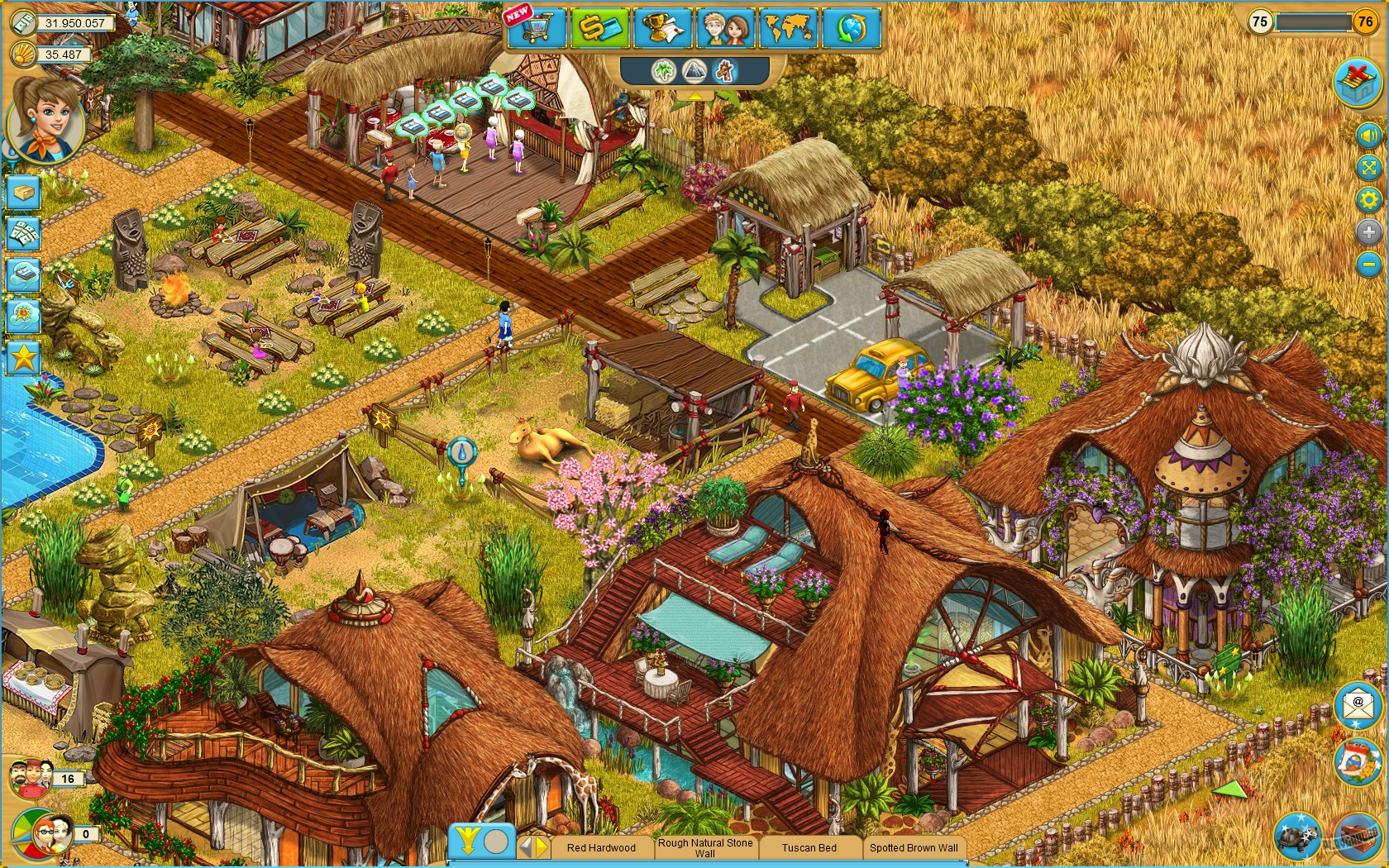The height and width of the screenshot is (868, 1389).
Task: View achievements with the trophy icon
Action: [661, 29]
